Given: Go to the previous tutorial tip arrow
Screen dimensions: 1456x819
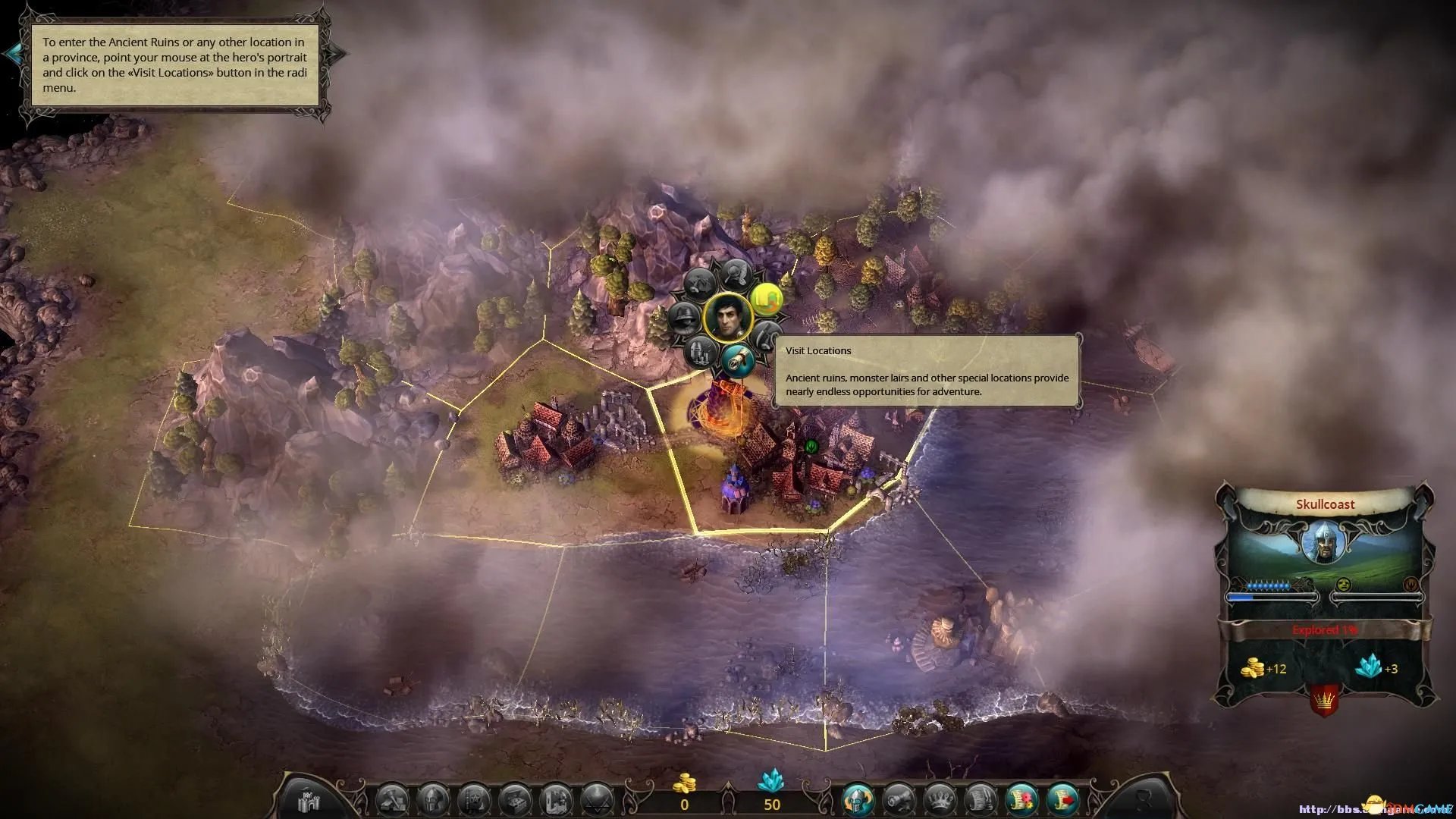Looking at the screenshot, I should coord(13,53).
